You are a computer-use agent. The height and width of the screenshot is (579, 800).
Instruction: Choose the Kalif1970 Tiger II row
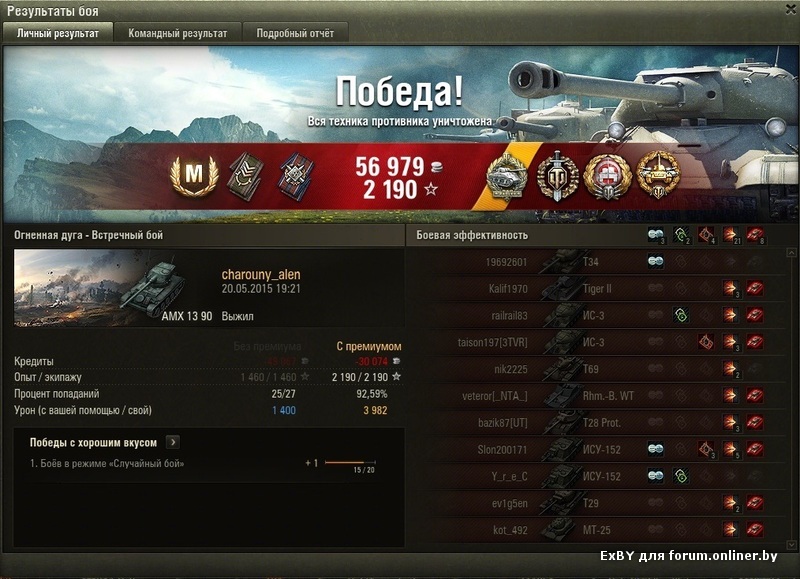tap(598, 289)
